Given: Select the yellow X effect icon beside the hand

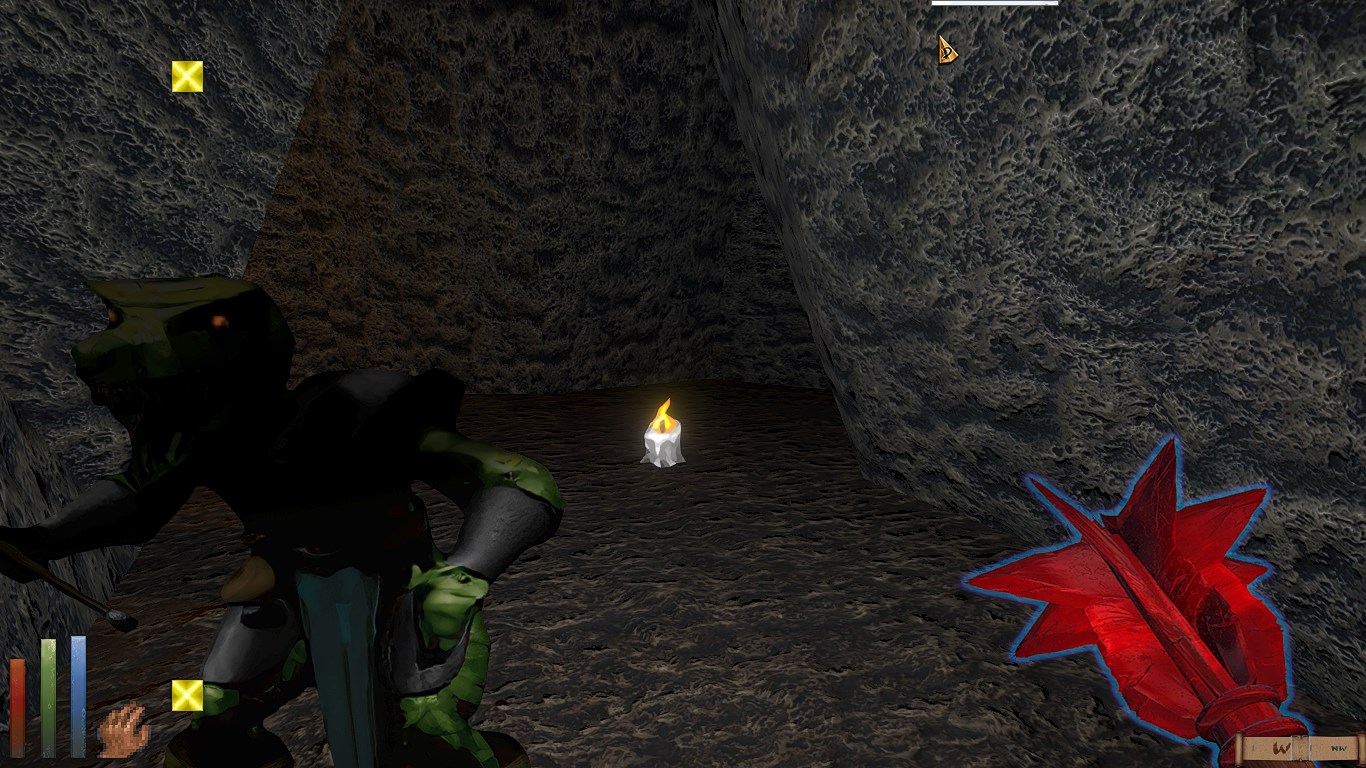Looking at the screenshot, I should click(187, 695).
